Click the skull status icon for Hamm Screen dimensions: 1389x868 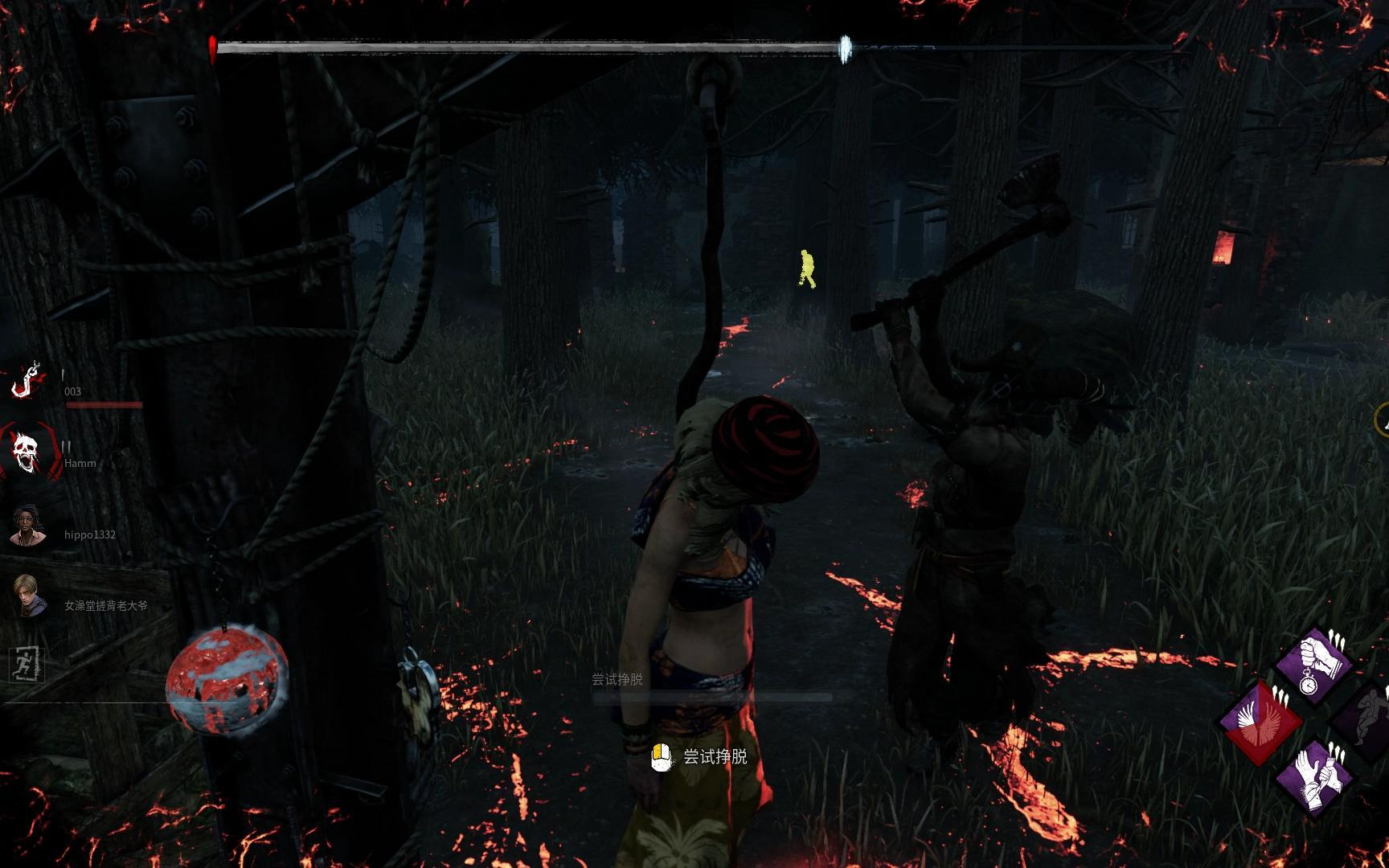coord(30,451)
